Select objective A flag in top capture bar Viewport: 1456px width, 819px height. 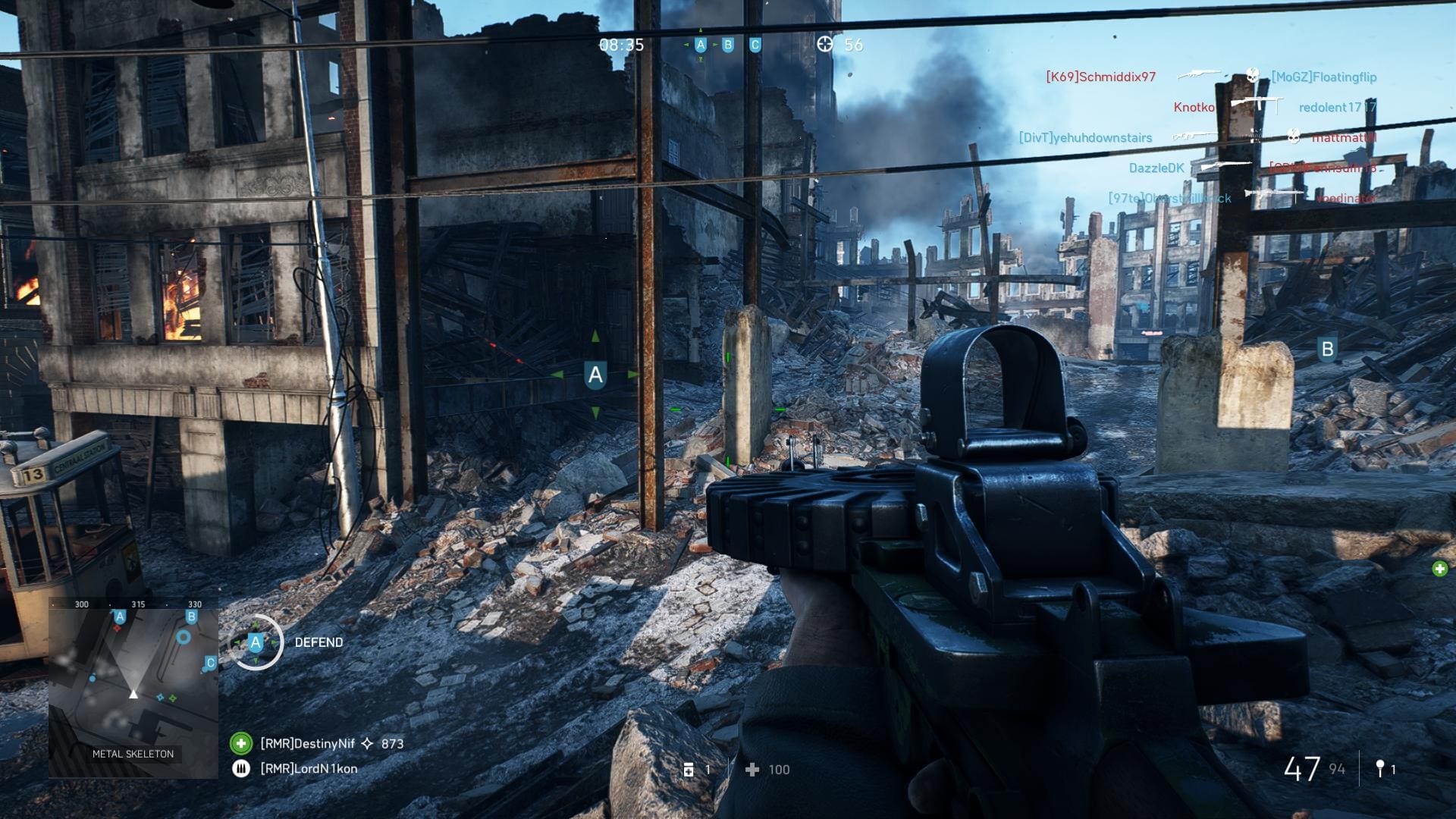[701, 45]
